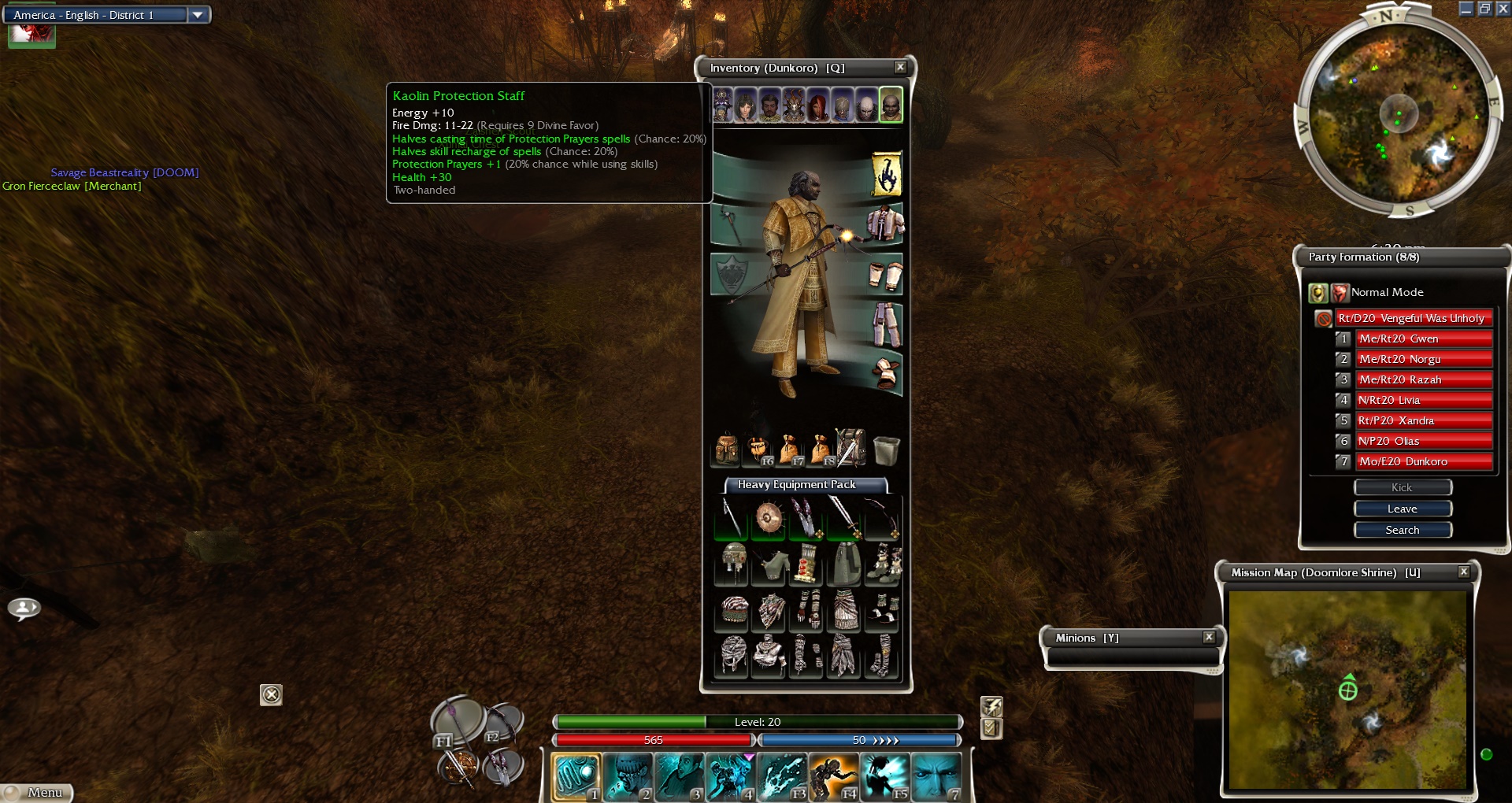Open the district selection dropdown

198,15
